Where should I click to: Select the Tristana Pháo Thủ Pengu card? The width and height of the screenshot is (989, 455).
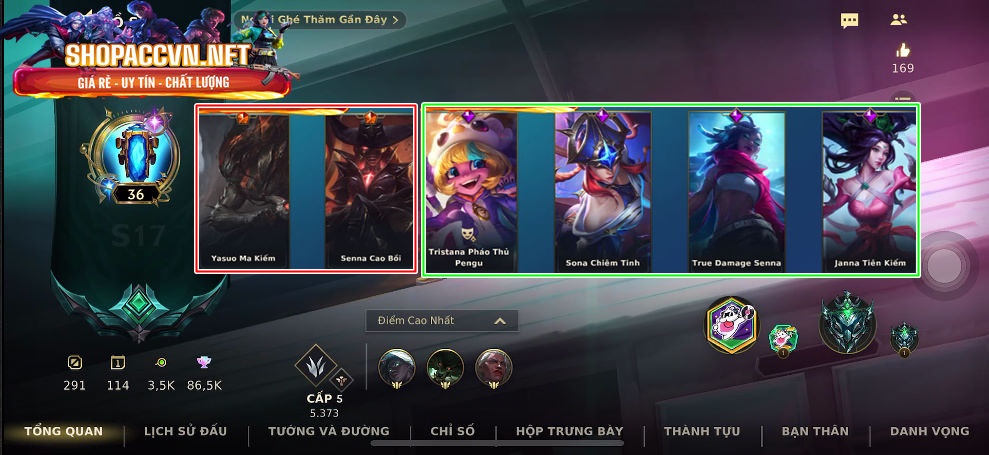469,190
